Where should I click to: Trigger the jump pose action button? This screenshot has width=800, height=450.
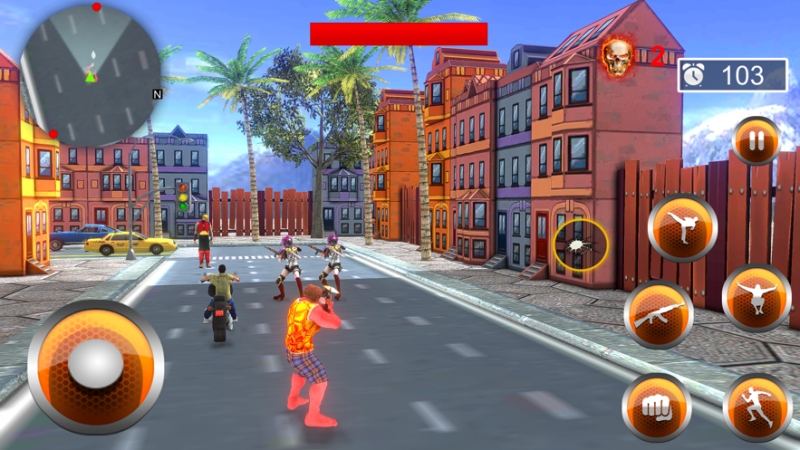point(756,297)
